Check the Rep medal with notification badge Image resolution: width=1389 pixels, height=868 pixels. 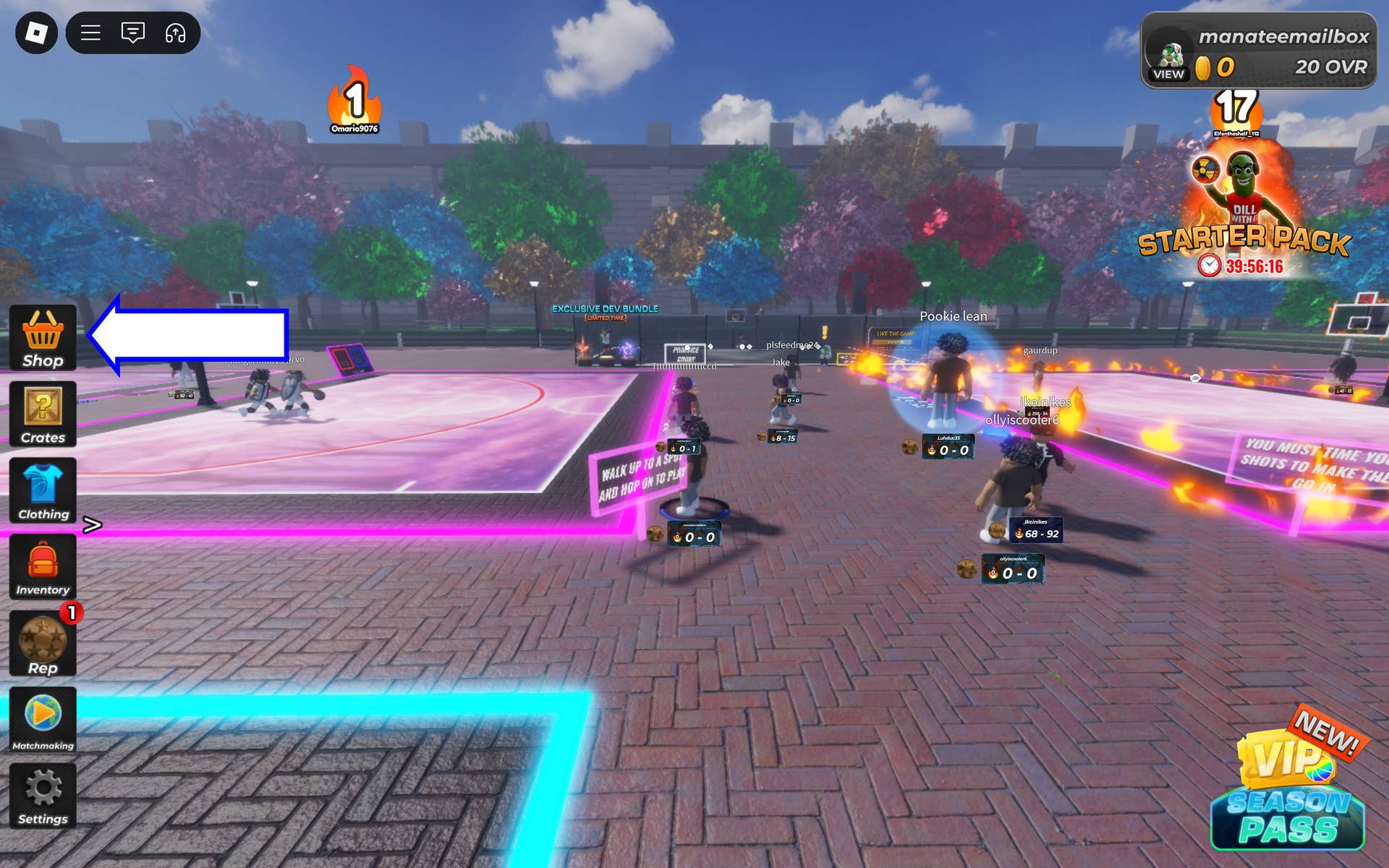coord(43,644)
